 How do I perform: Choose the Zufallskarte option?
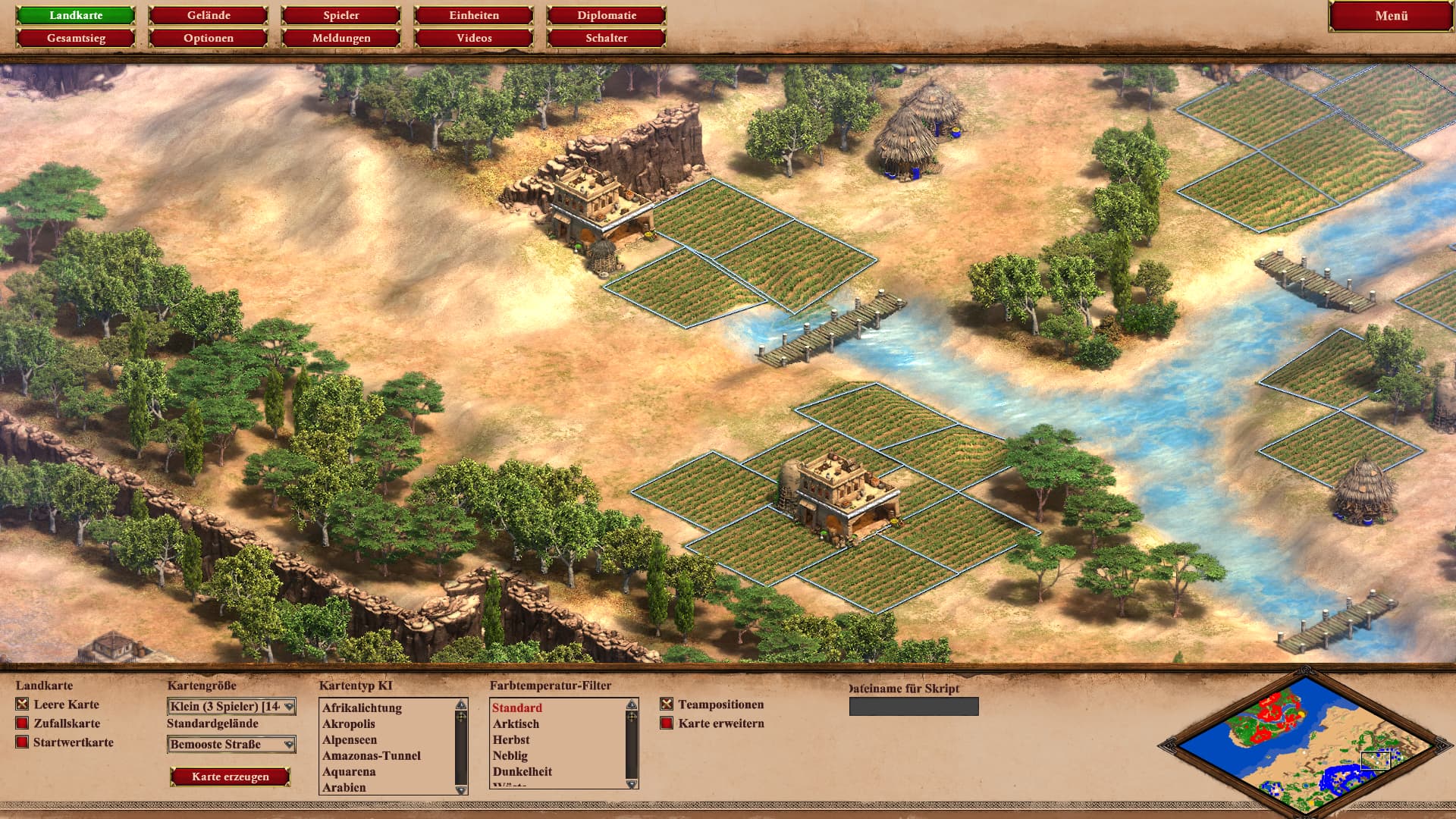[22, 723]
